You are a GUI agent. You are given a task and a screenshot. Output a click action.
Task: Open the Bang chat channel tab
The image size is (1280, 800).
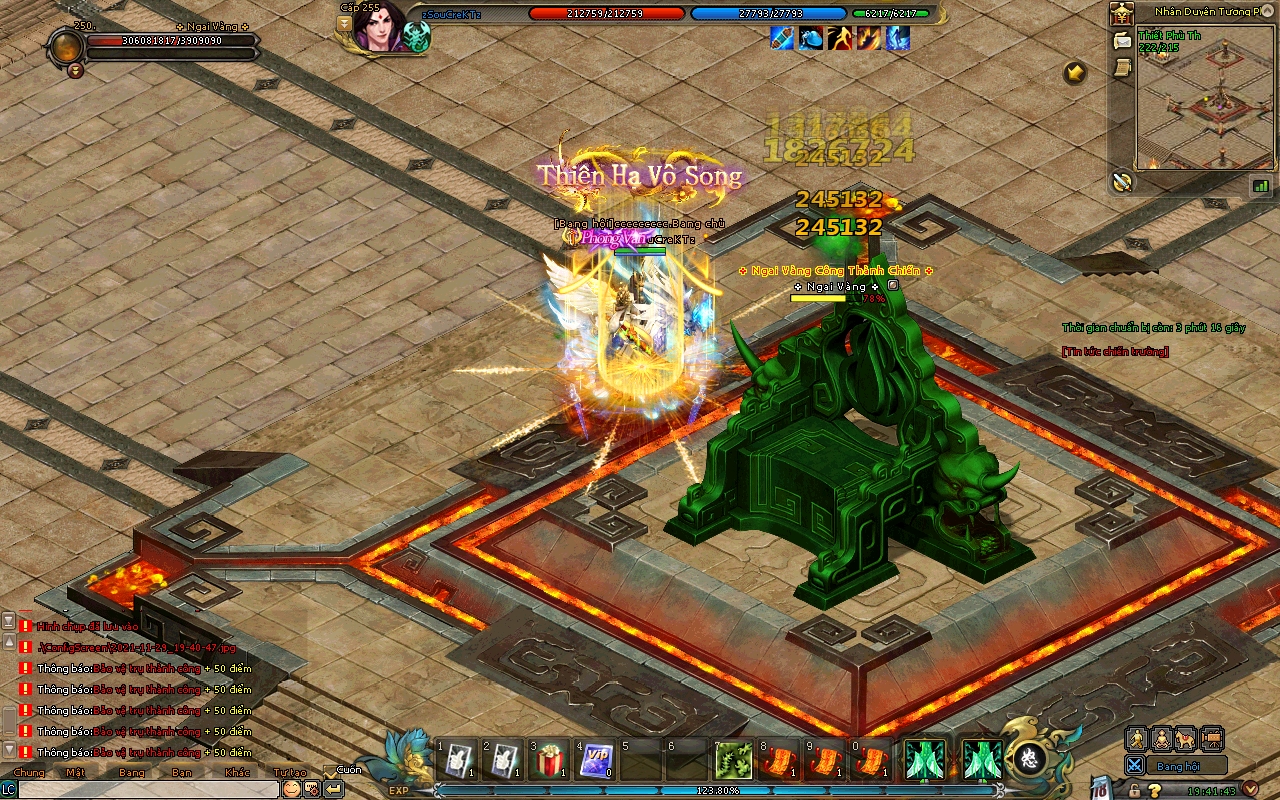point(132,772)
